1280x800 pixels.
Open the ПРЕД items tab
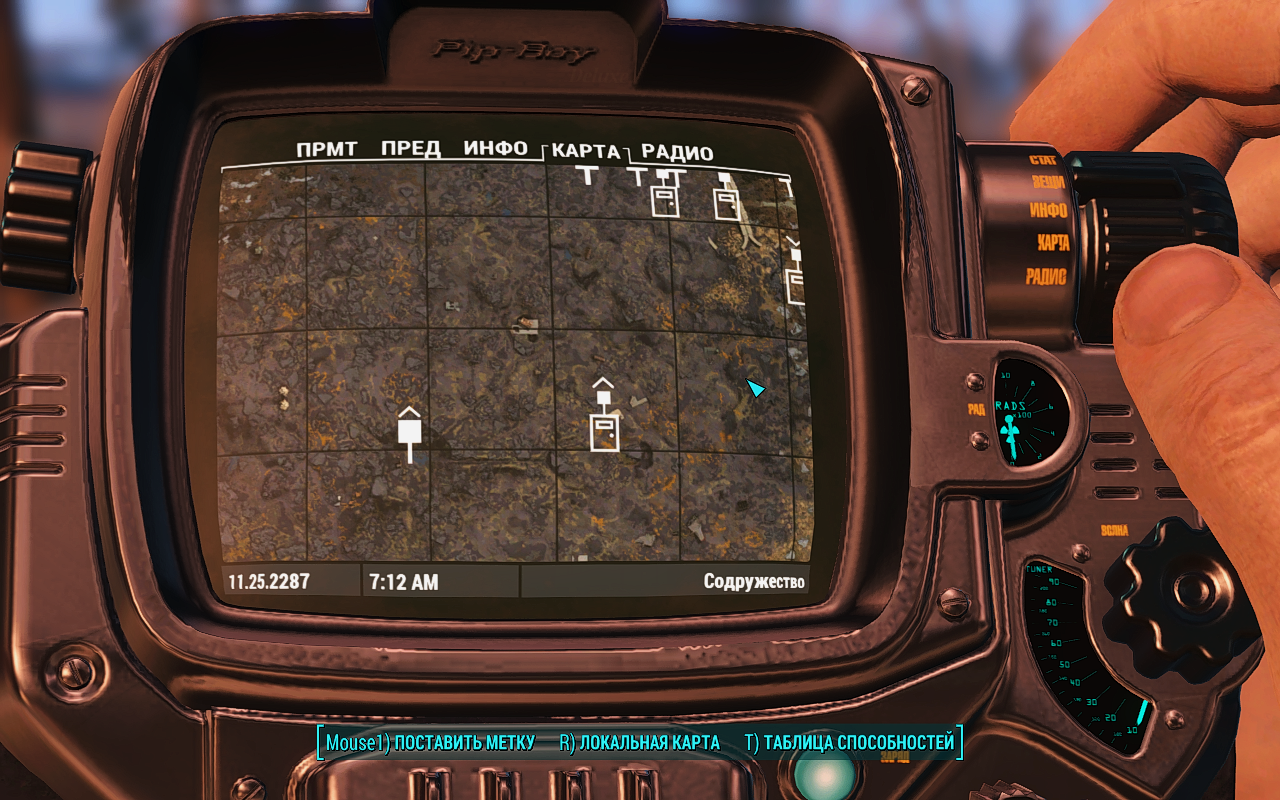pos(411,150)
